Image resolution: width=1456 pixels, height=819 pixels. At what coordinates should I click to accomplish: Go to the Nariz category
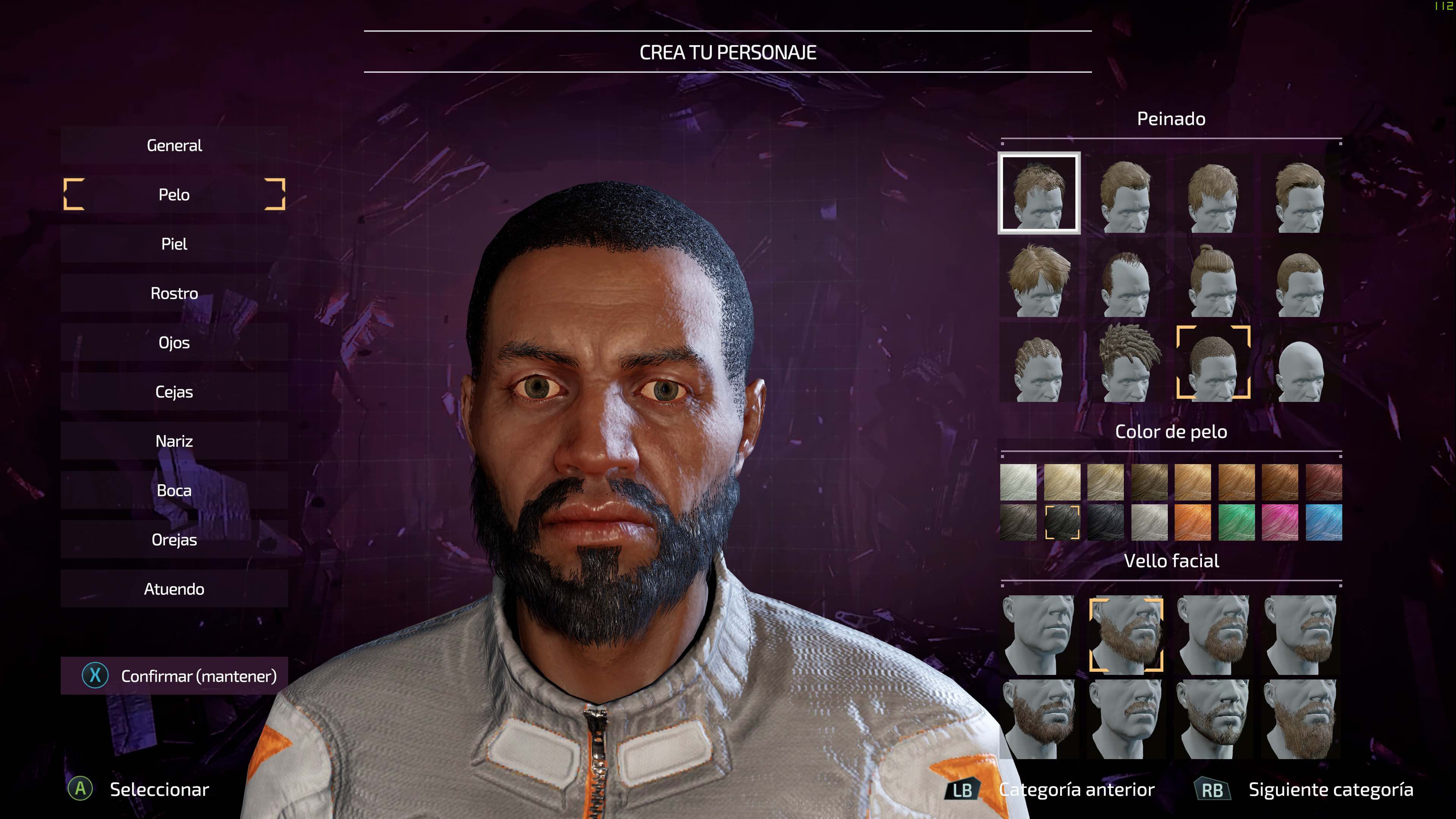(174, 440)
